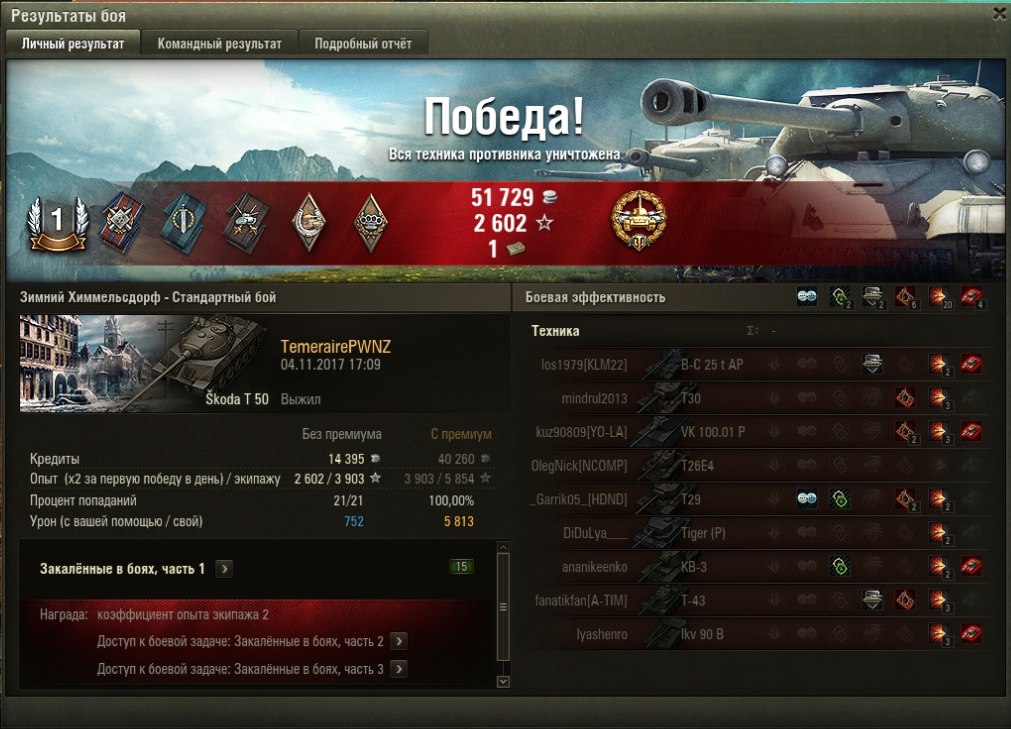Close the battle results window

(999, 14)
